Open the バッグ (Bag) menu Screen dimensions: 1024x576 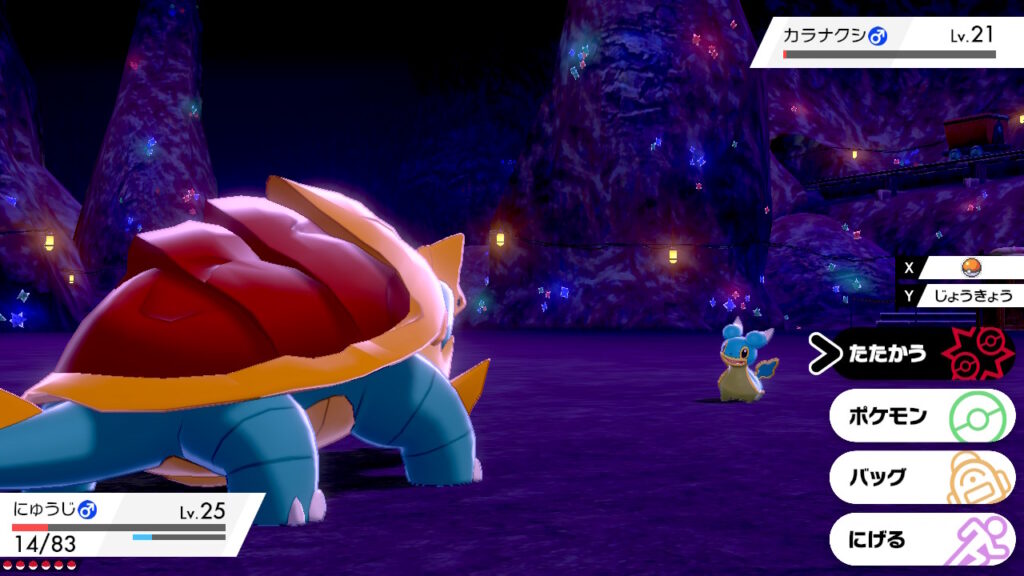click(920, 477)
